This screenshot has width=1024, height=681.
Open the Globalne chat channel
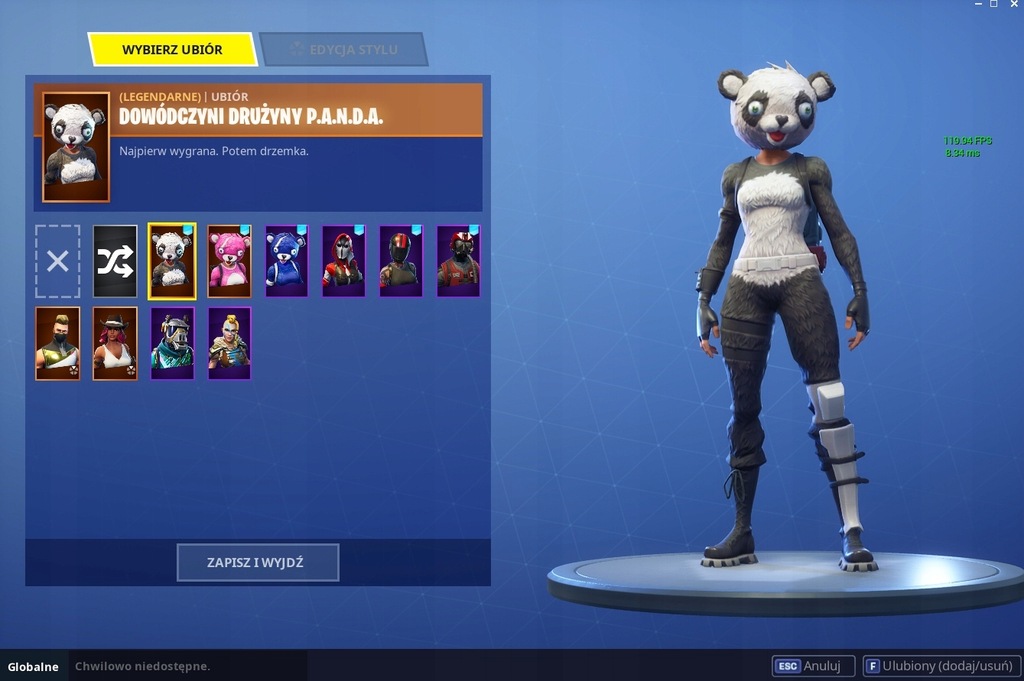click(33, 666)
